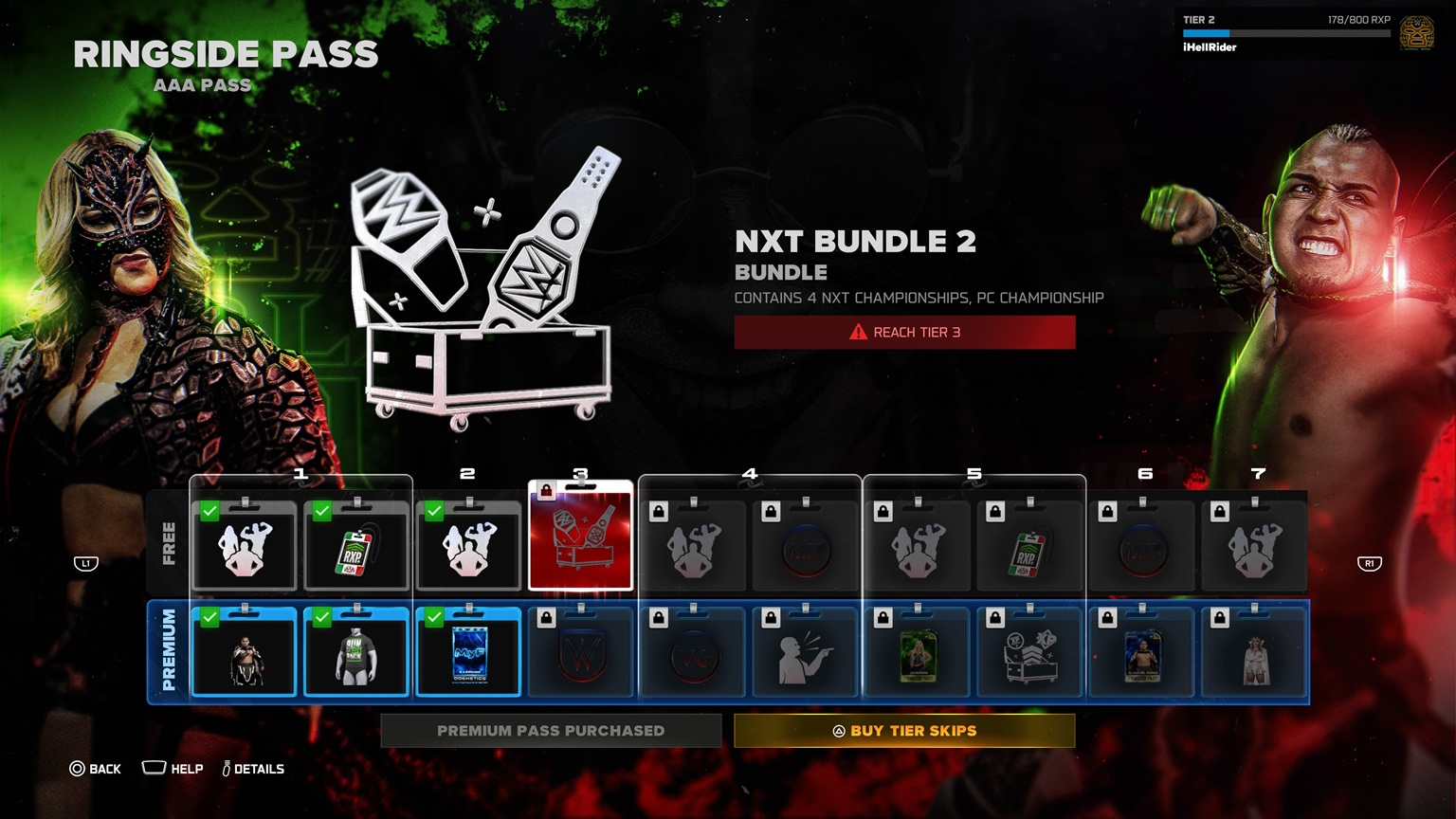Image resolution: width=1456 pixels, height=819 pixels.
Task: Pick the locked WWE shield logo reward
Action: 580,653
